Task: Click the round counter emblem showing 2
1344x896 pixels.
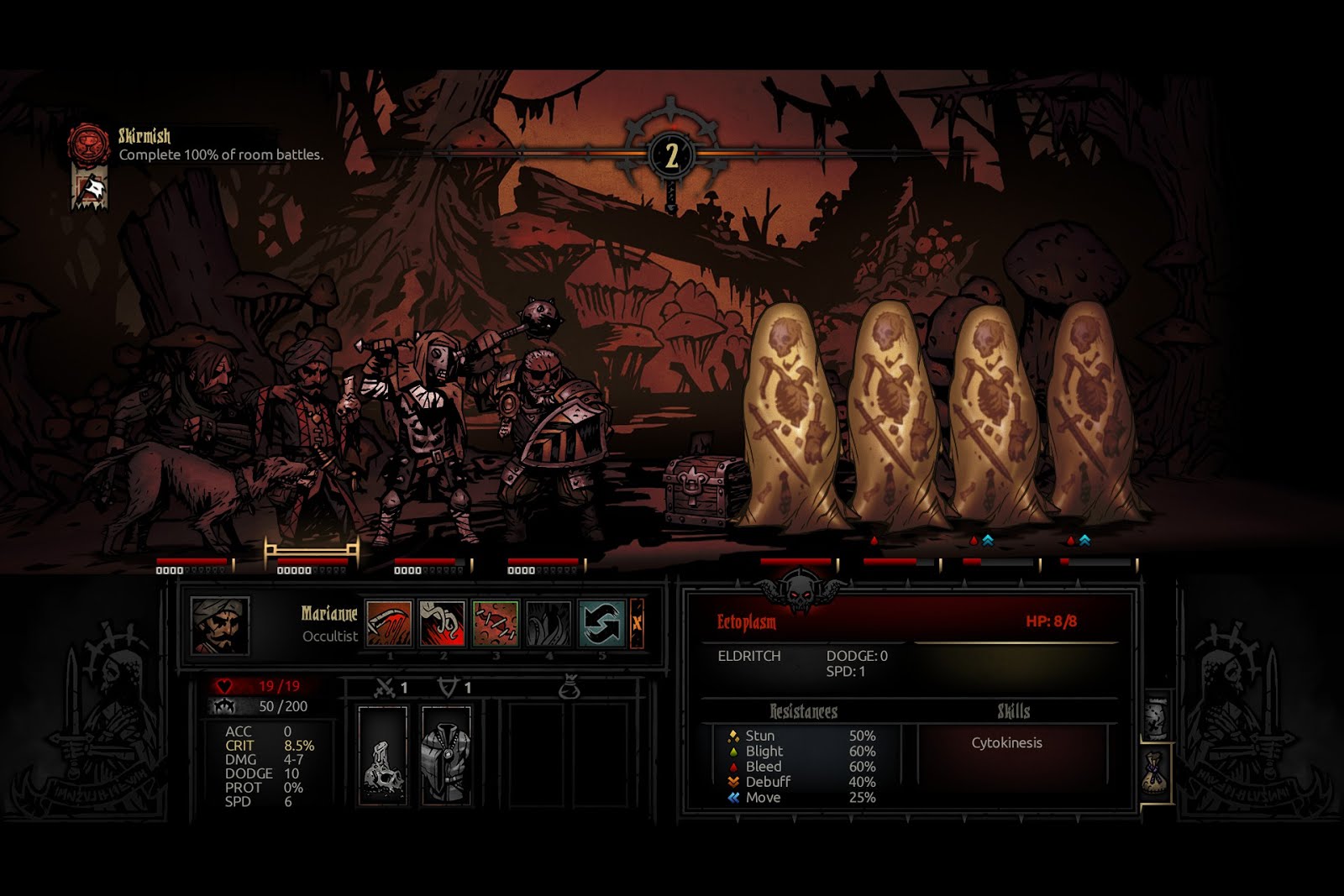Action: click(x=671, y=156)
